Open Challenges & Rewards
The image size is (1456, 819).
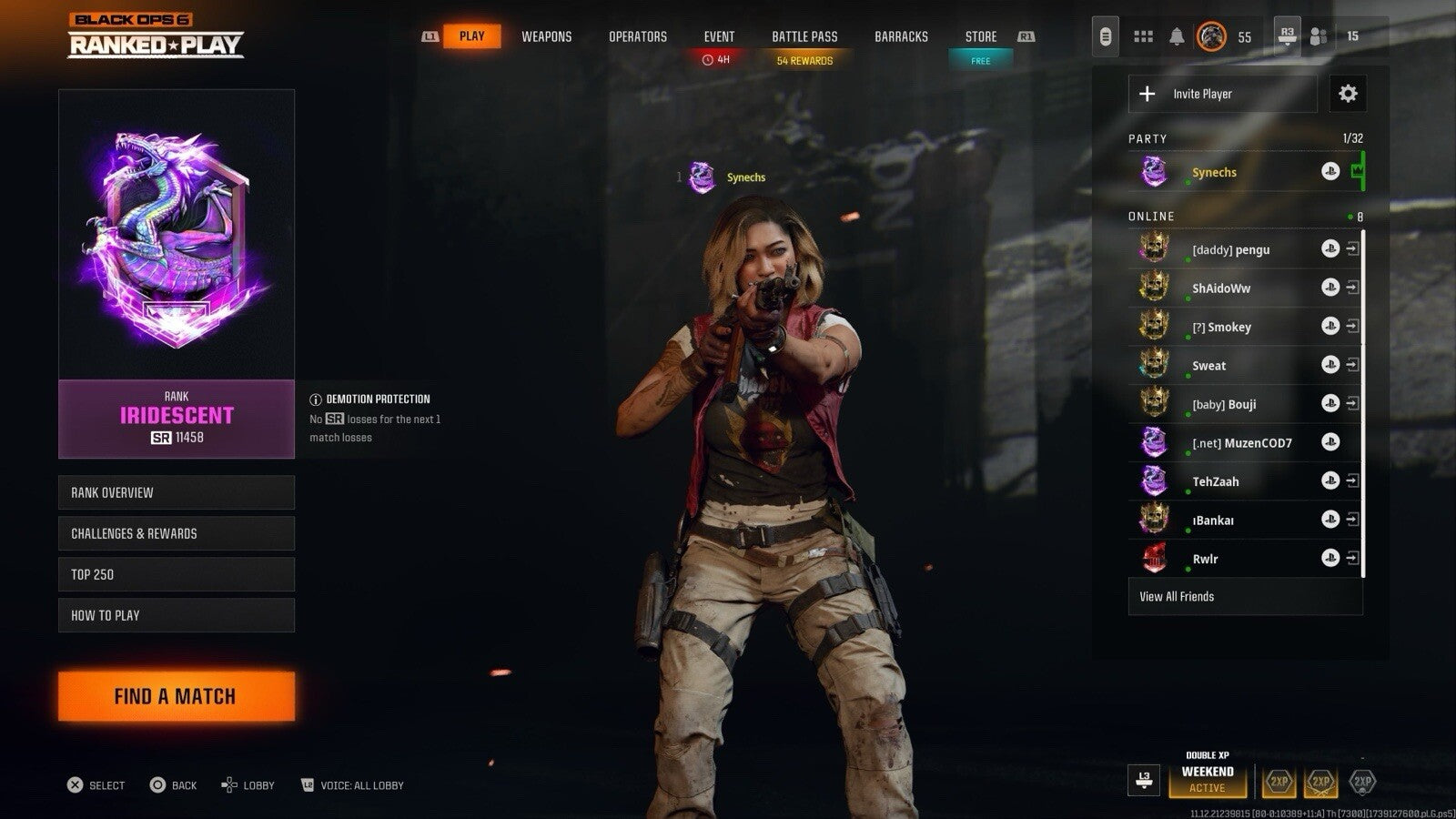point(177,533)
